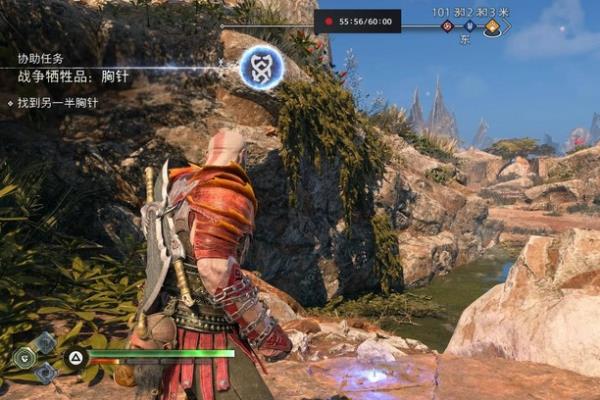
Task: Activate the green hexagon ability icon
Action: tap(22, 357)
